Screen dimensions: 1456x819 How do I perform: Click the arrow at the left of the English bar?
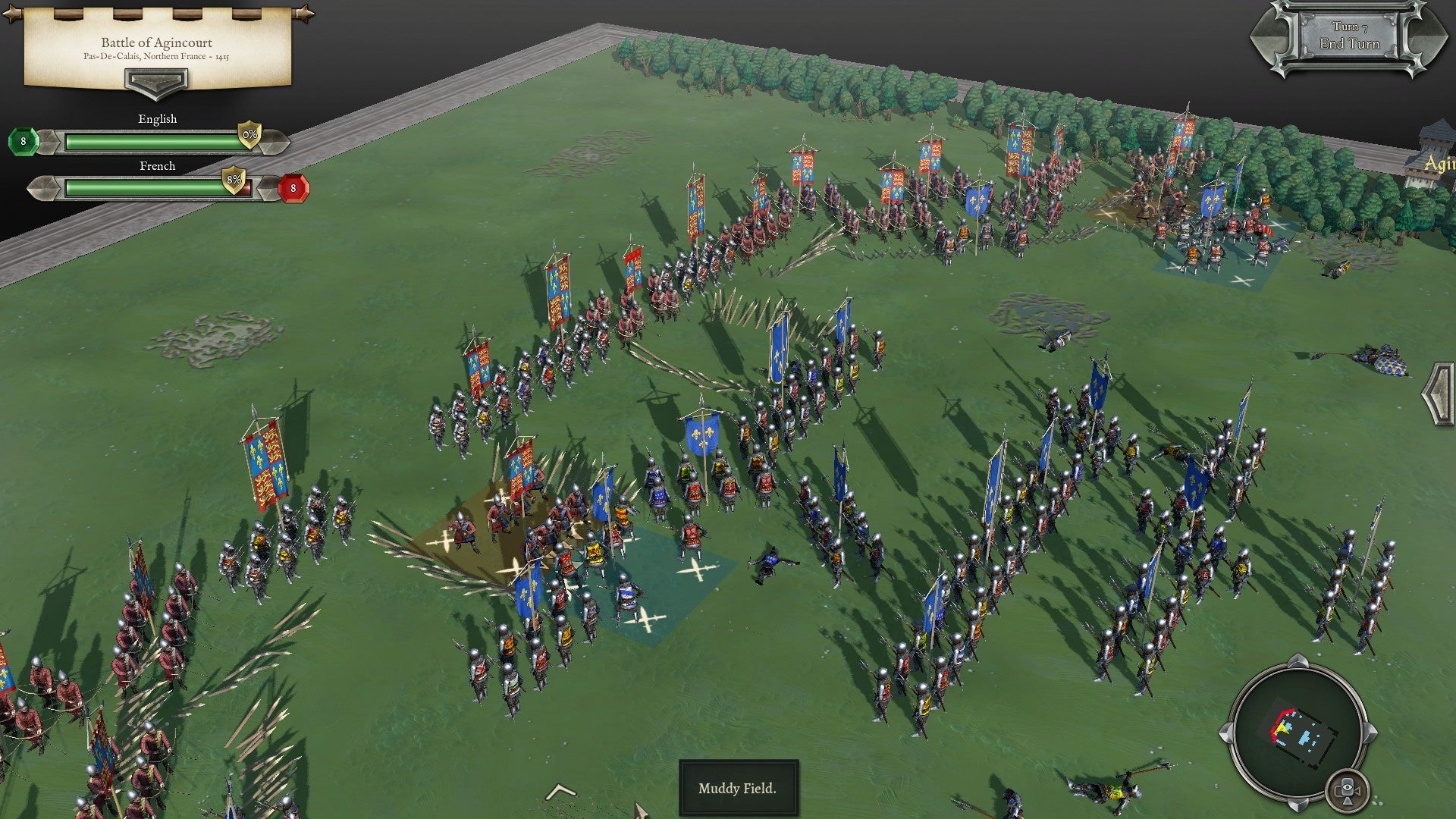(50, 140)
